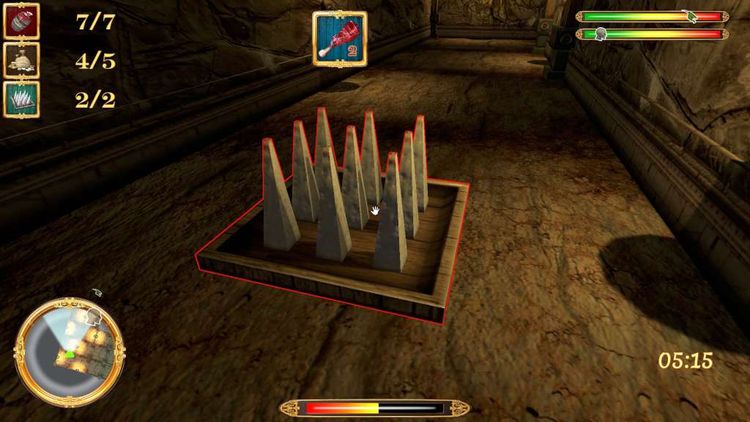Pick the spike trap icon
This screenshot has height=422, width=750.
point(21,99)
